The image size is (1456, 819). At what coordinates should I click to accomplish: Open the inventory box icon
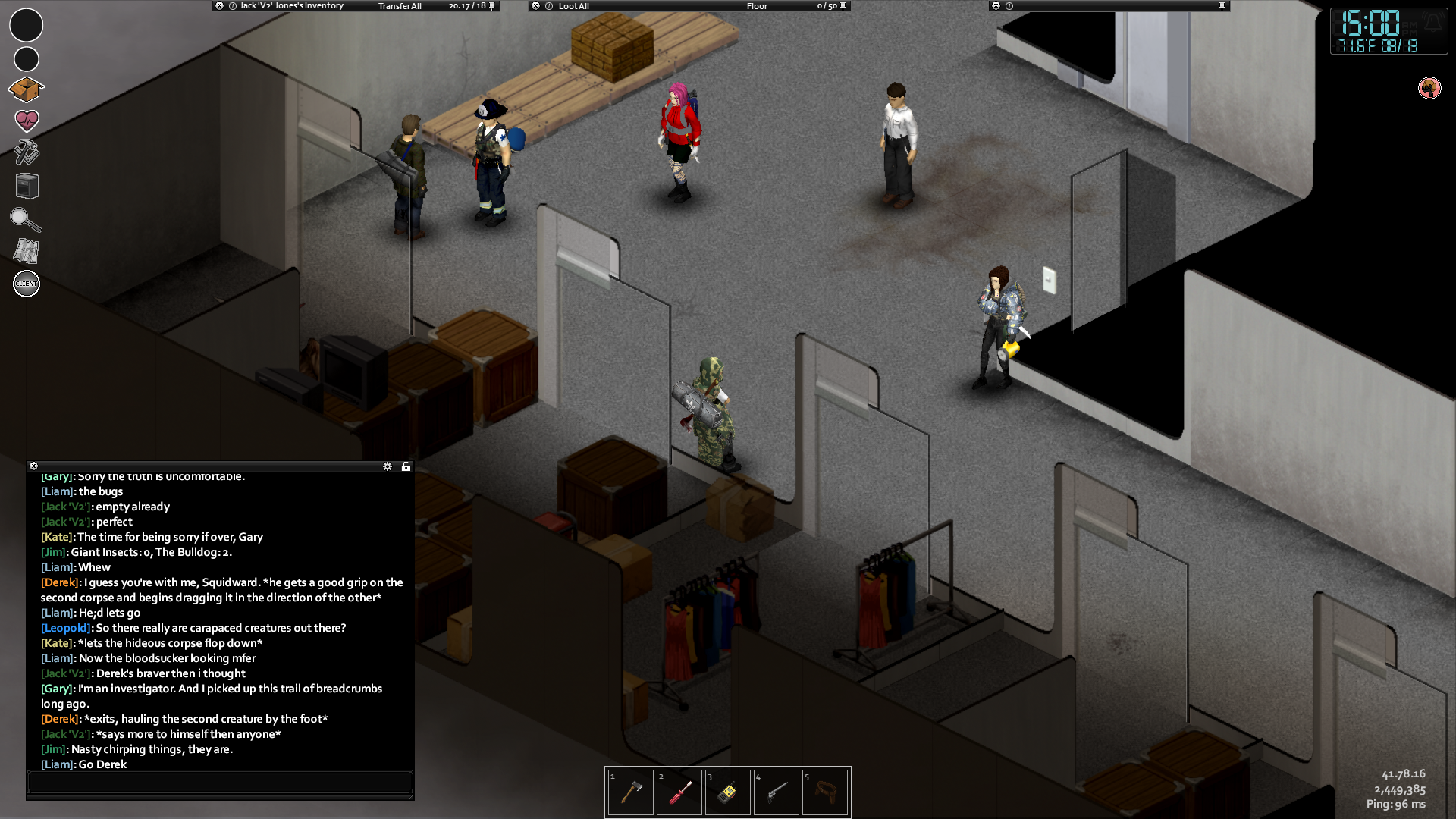[x=27, y=89]
